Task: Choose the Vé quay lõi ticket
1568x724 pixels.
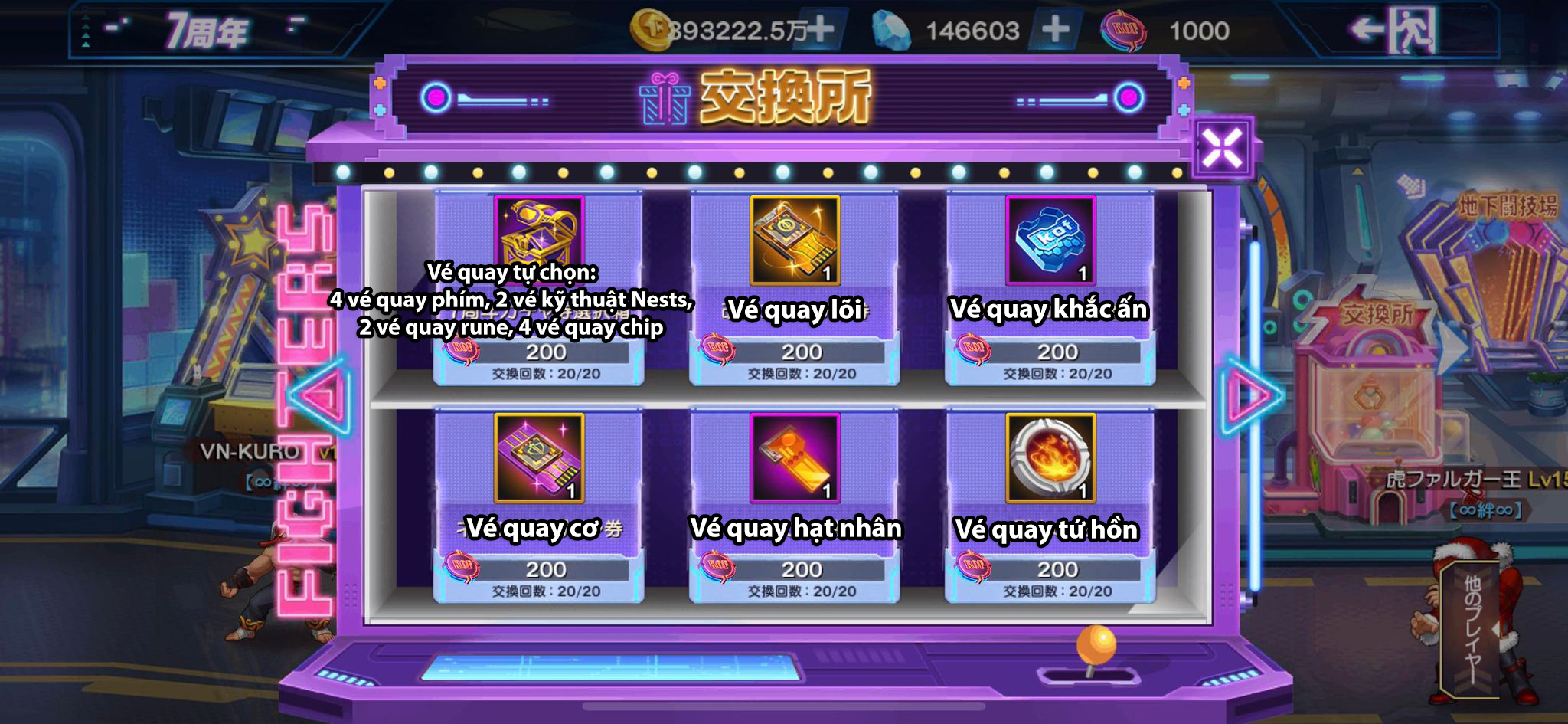Action: click(x=795, y=241)
